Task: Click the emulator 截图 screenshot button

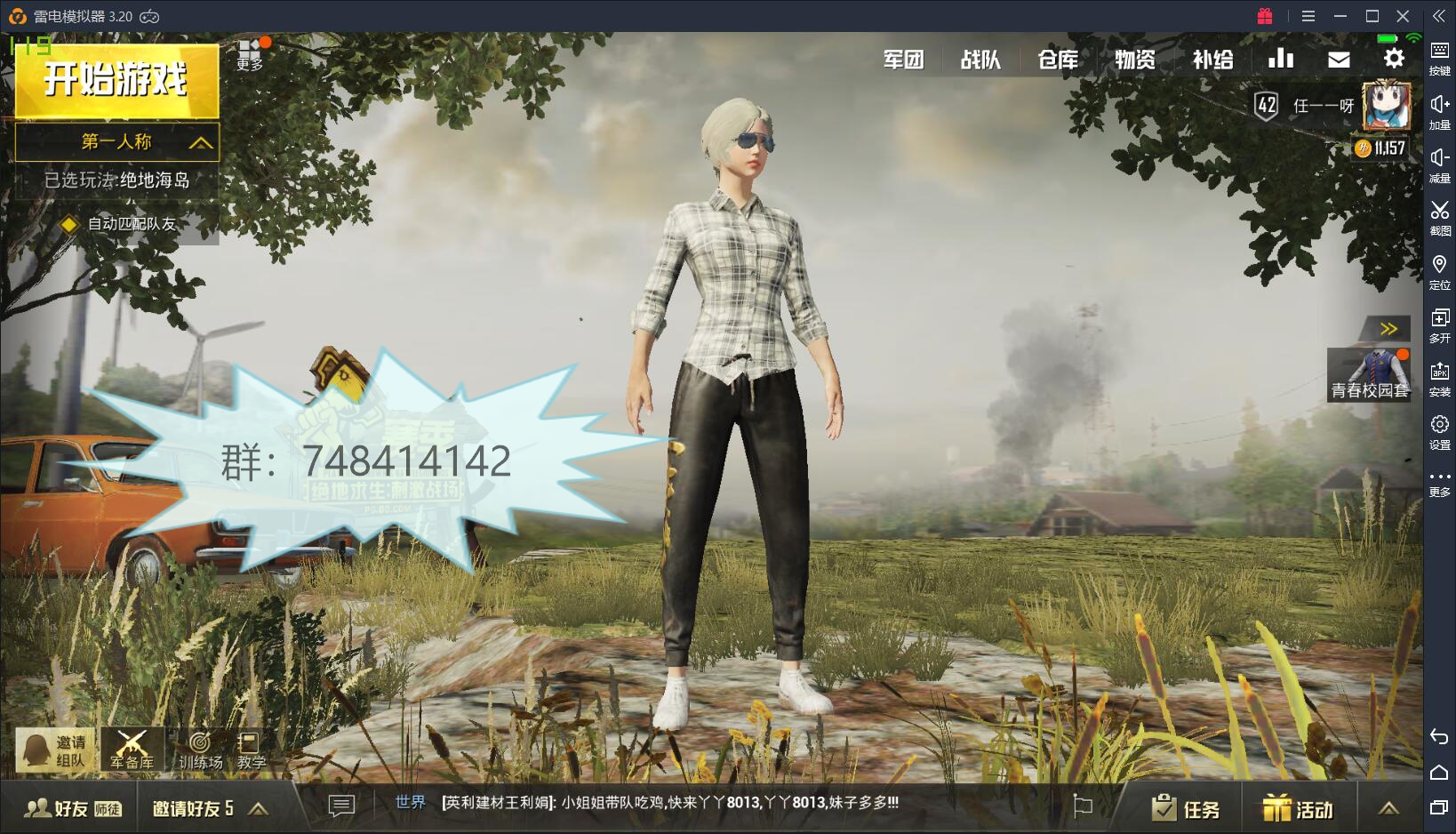Action: (1439, 217)
